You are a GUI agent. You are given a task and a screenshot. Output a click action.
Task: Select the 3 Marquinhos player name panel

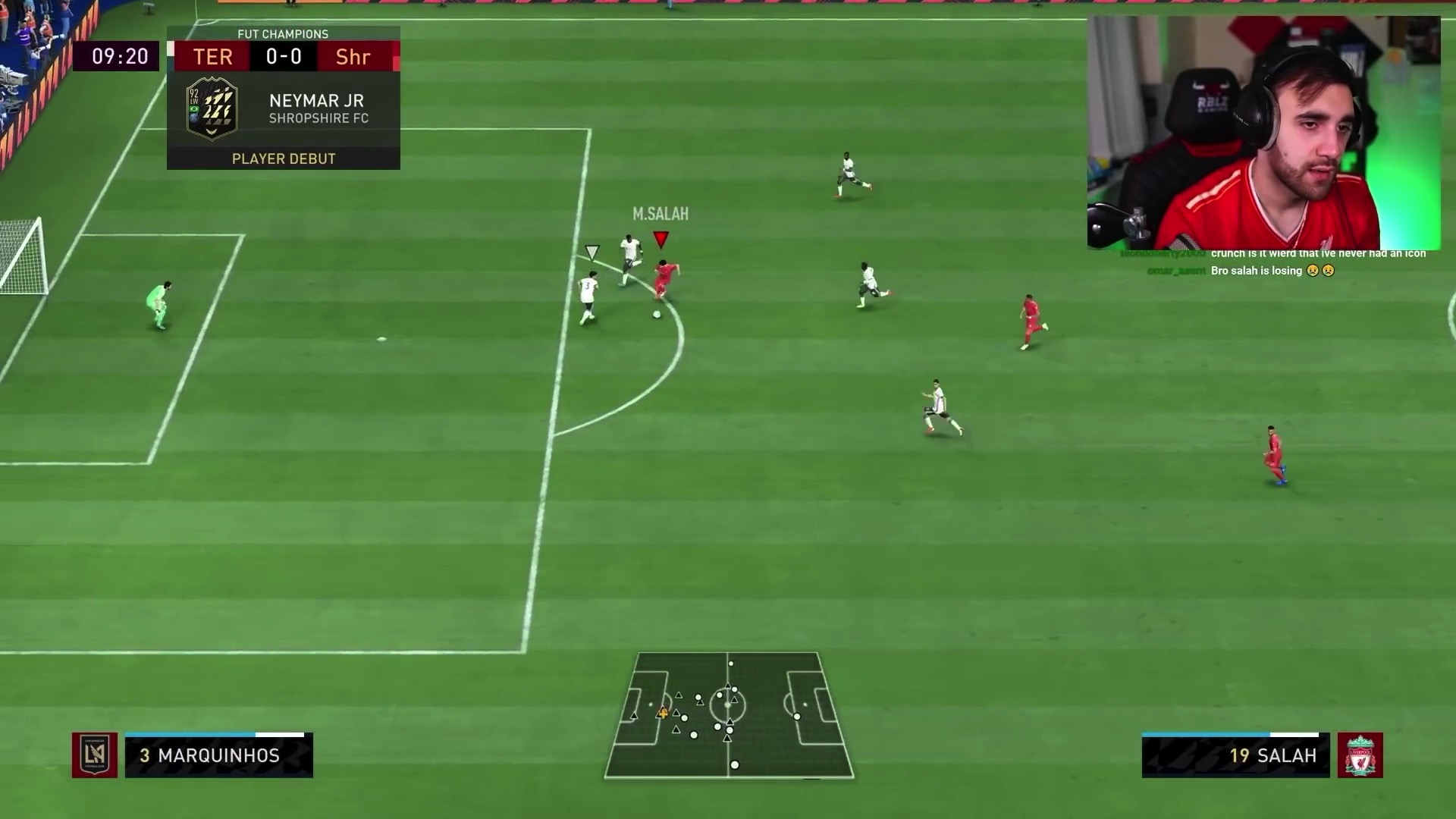point(219,755)
